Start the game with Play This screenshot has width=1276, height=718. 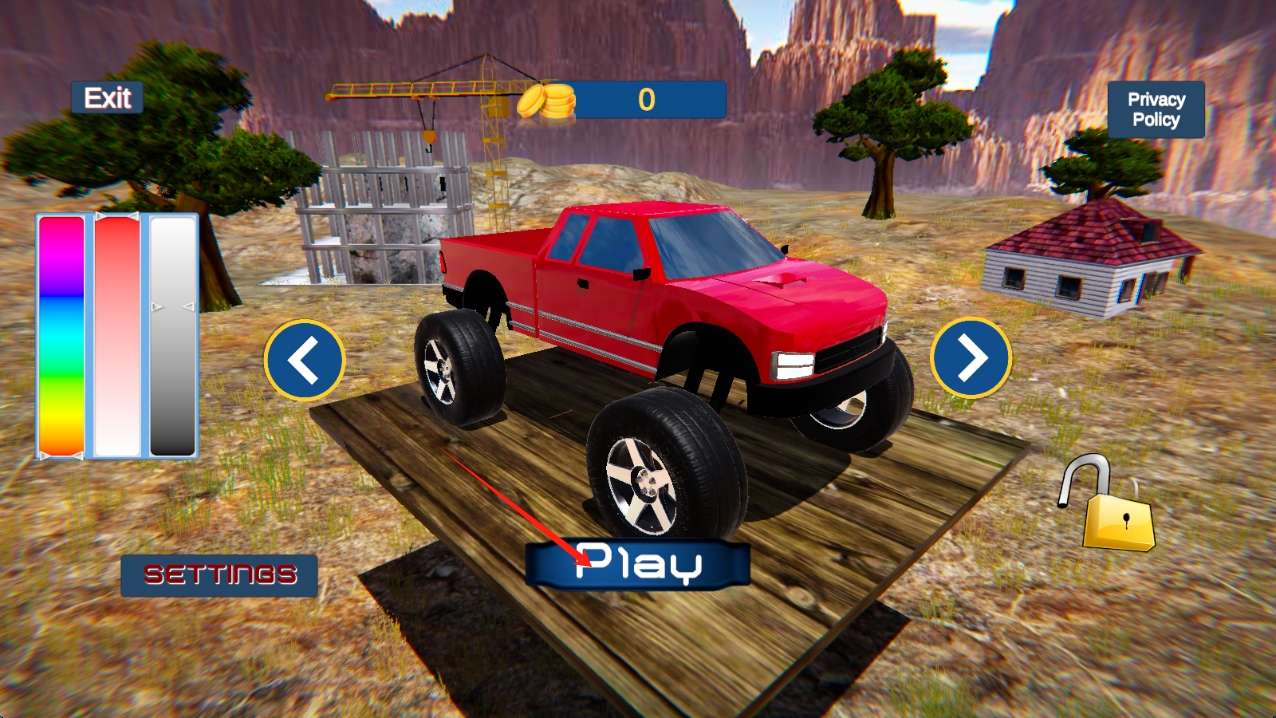coord(638,565)
